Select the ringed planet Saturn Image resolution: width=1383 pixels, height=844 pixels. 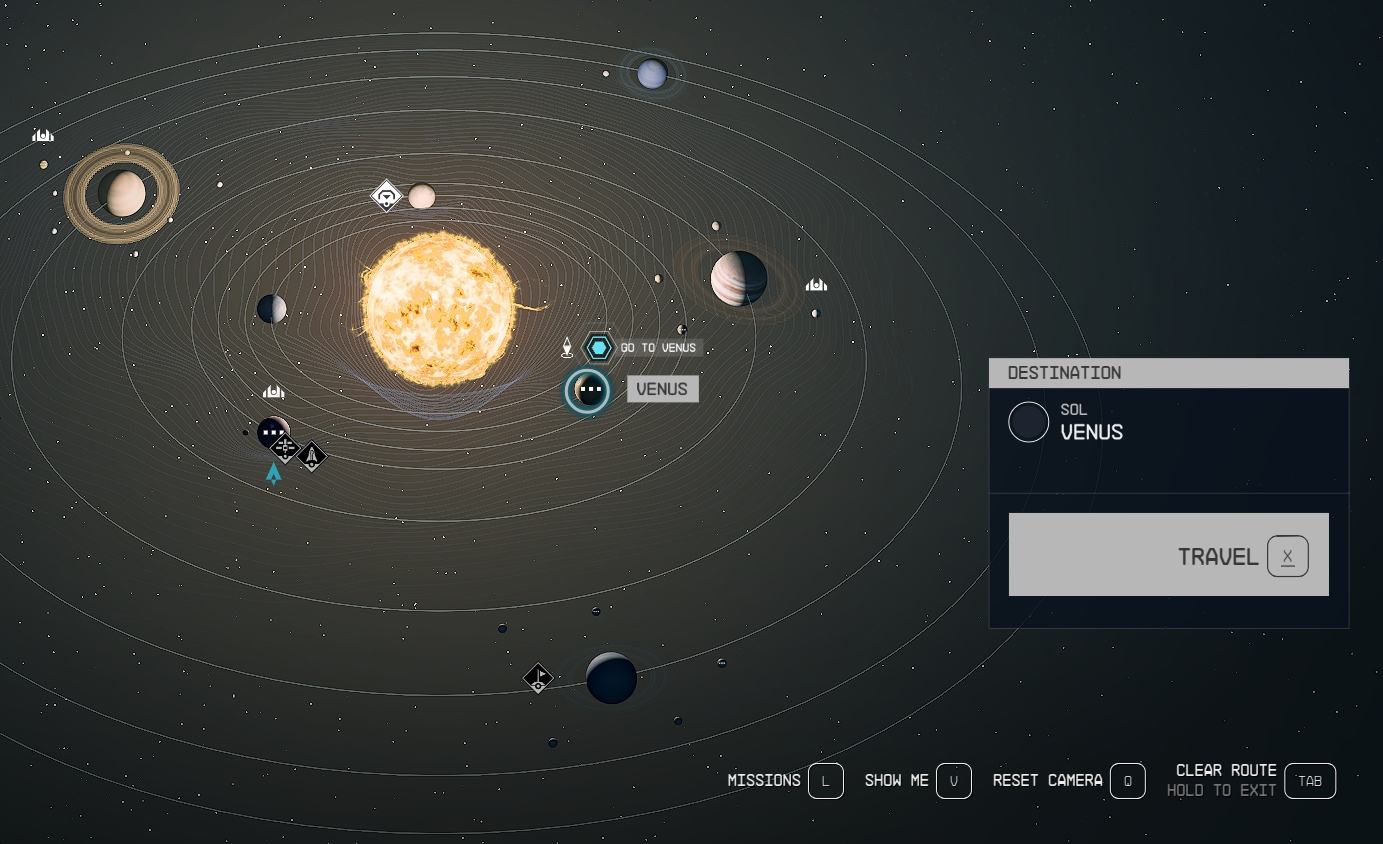[x=122, y=193]
